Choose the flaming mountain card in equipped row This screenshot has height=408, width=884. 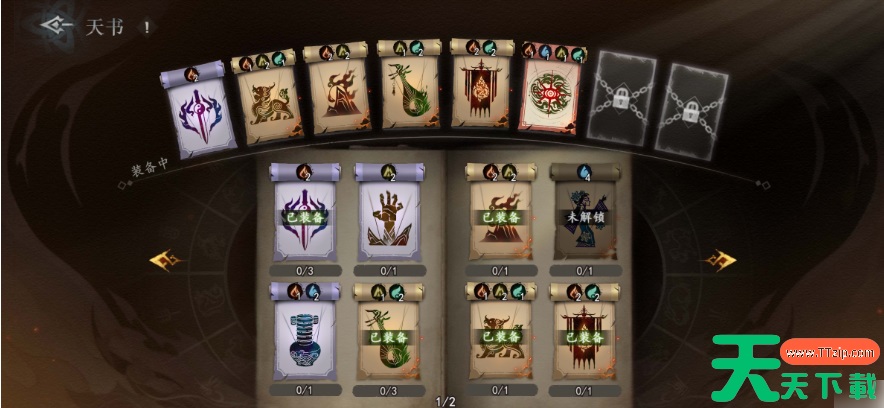tap(336, 100)
